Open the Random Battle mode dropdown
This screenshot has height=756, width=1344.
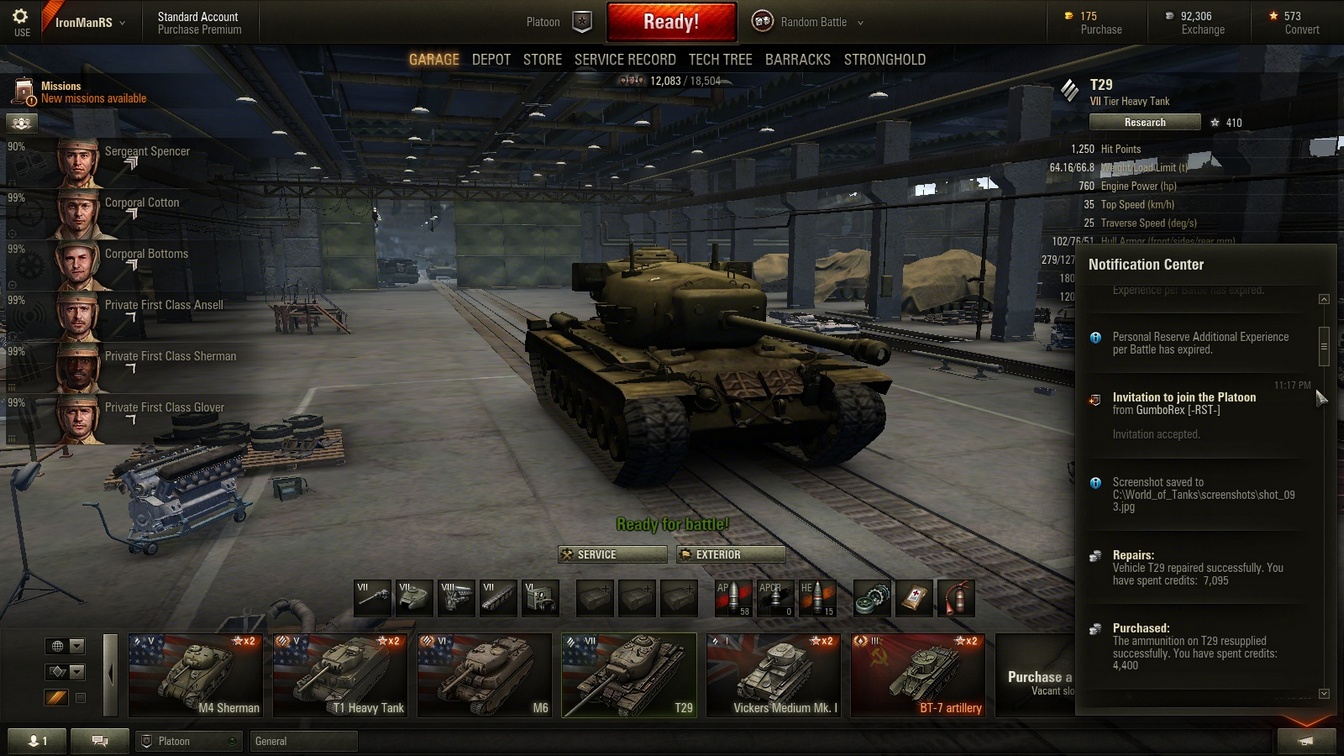808,22
